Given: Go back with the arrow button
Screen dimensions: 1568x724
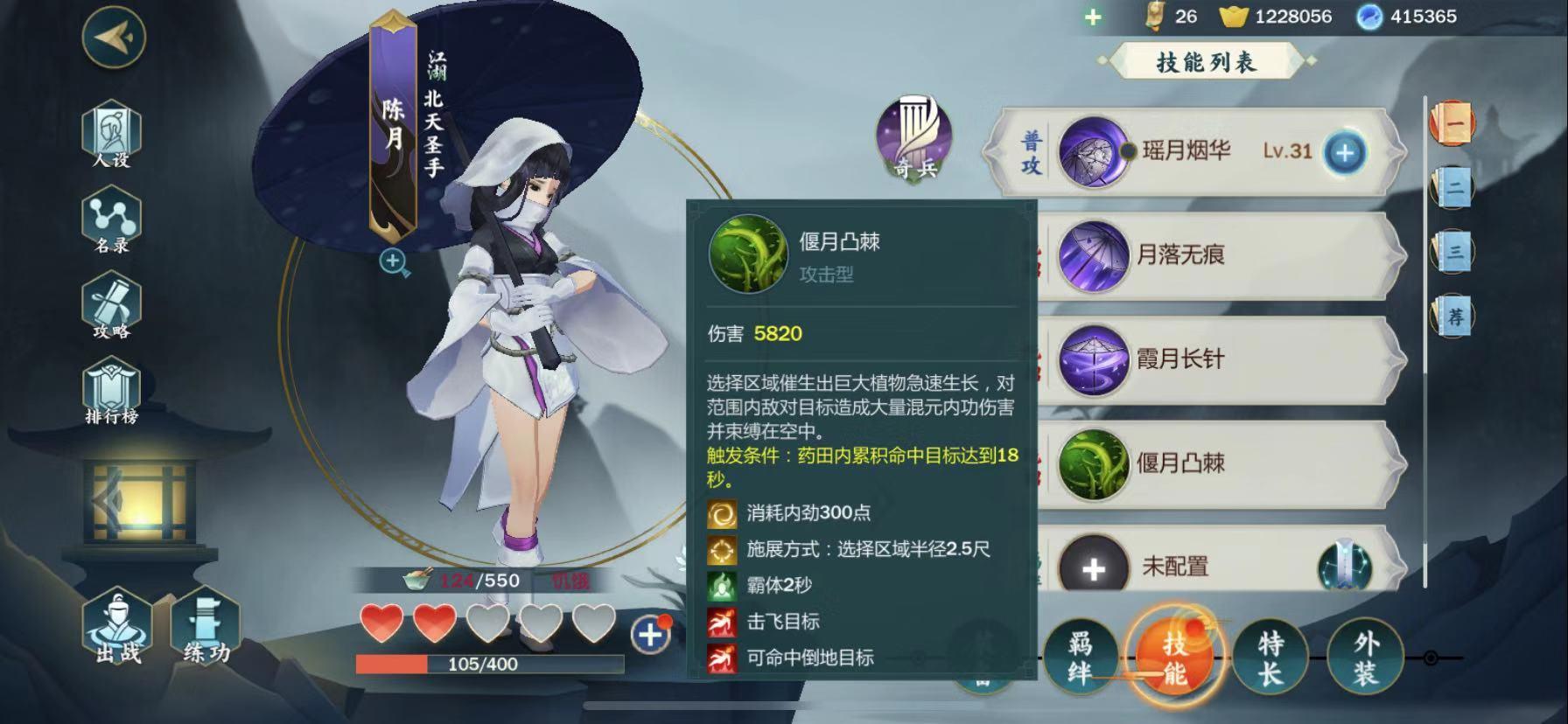Looking at the screenshot, I should pos(114,37).
